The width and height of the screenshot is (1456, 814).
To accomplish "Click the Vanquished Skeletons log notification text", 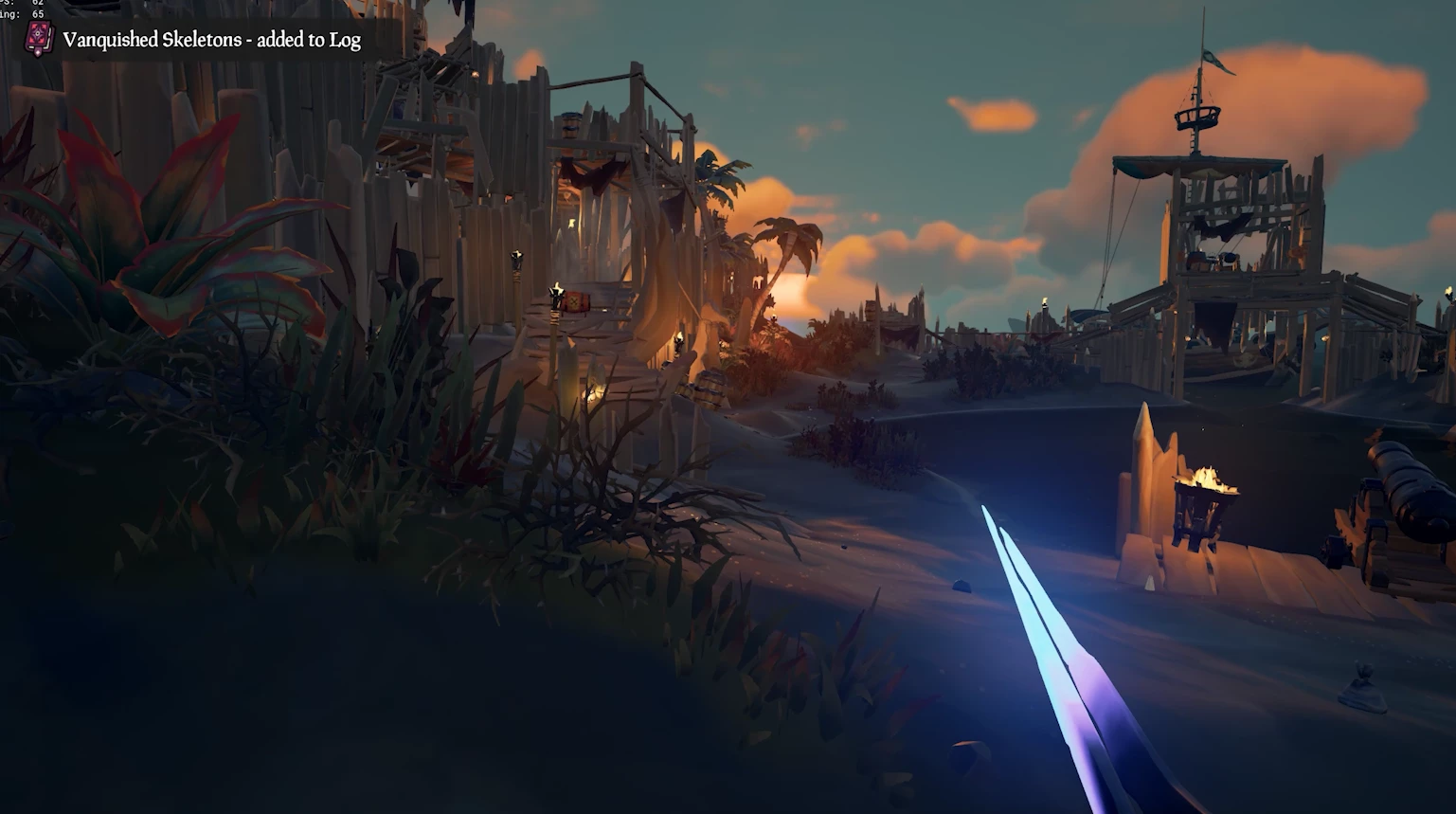I will click(x=211, y=40).
